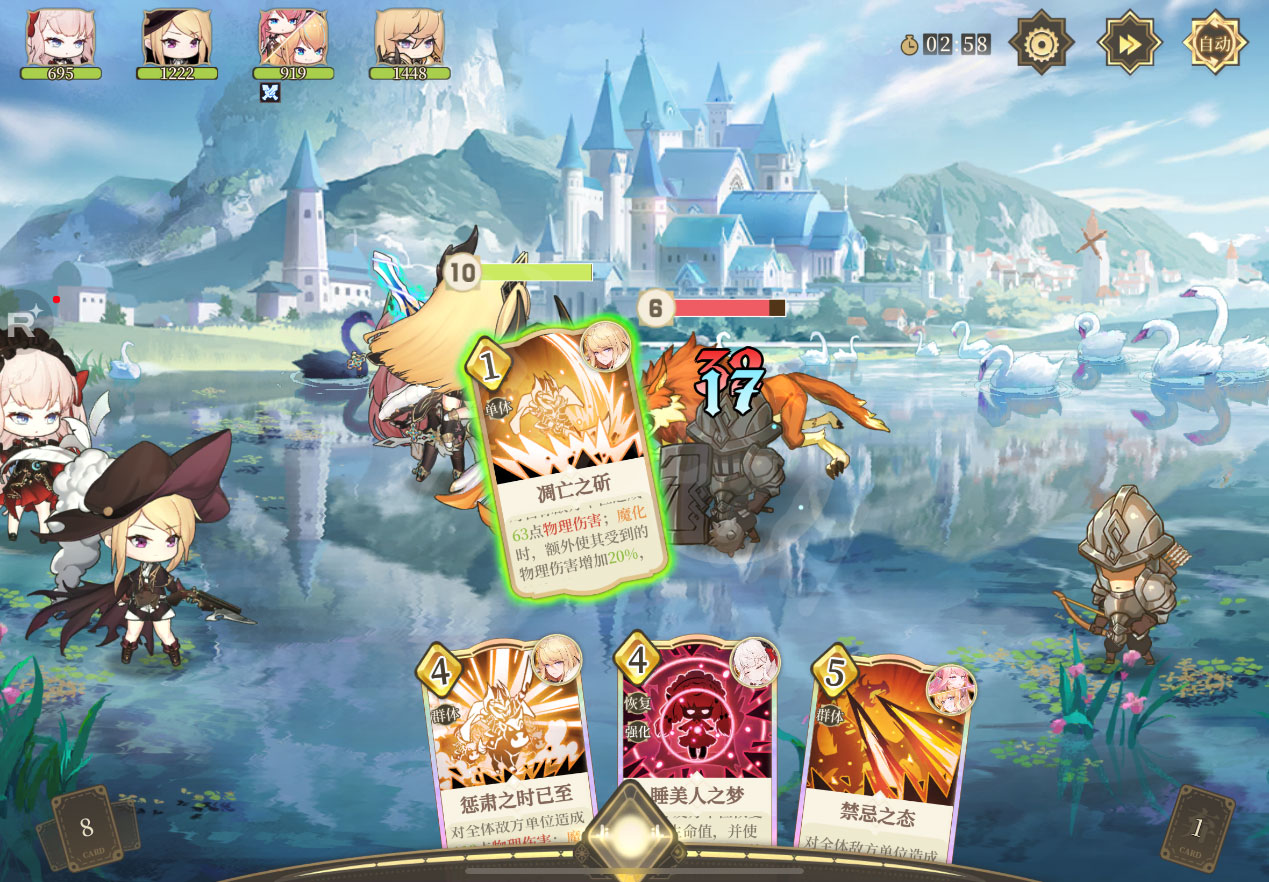Image resolution: width=1269 pixels, height=882 pixels.
Task: Open the gear settings button
Action: (1041, 43)
